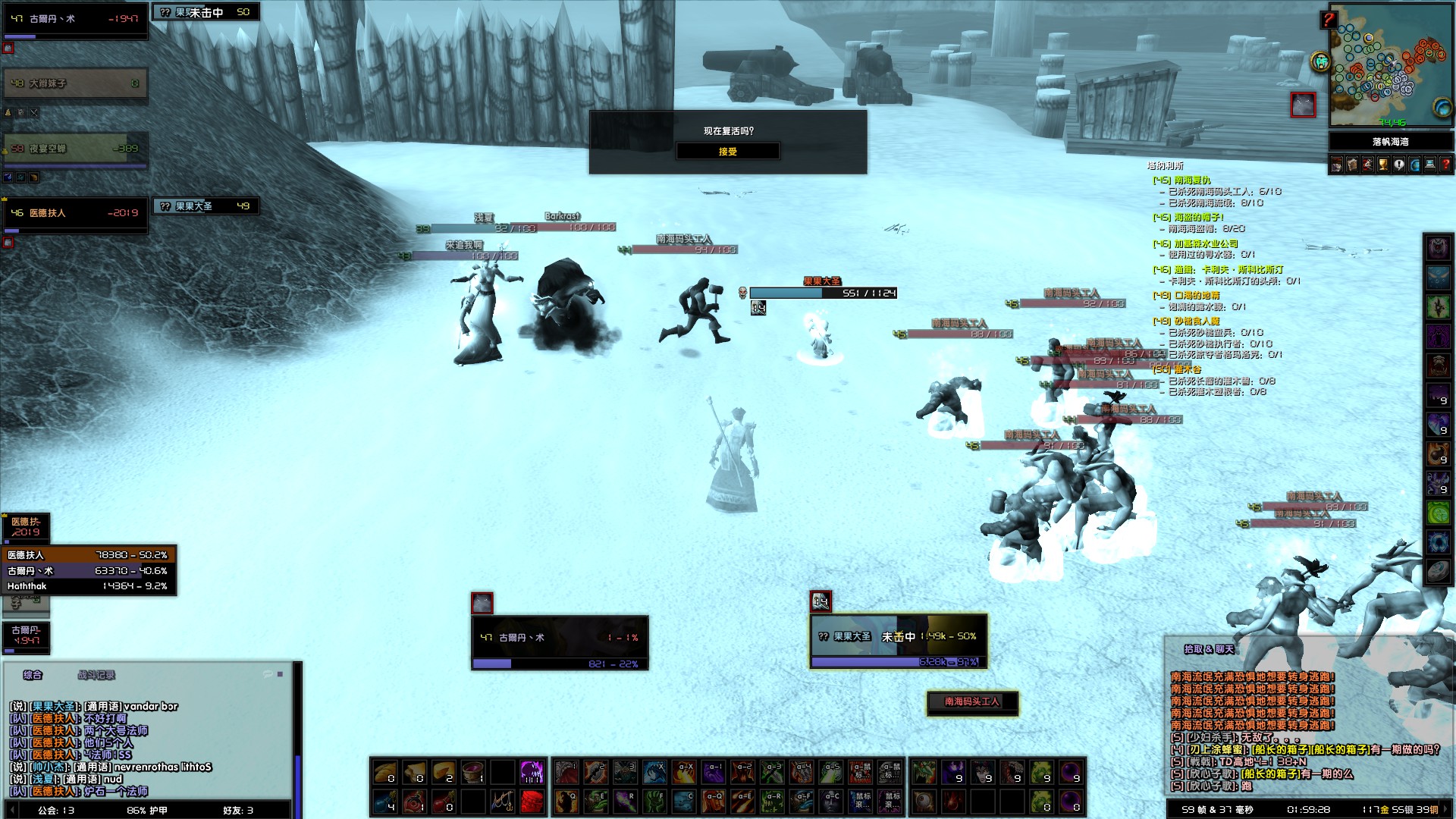The image size is (1456, 819).
Task: Select the 南海复仇 quest in the tracker
Action: tap(1192, 180)
